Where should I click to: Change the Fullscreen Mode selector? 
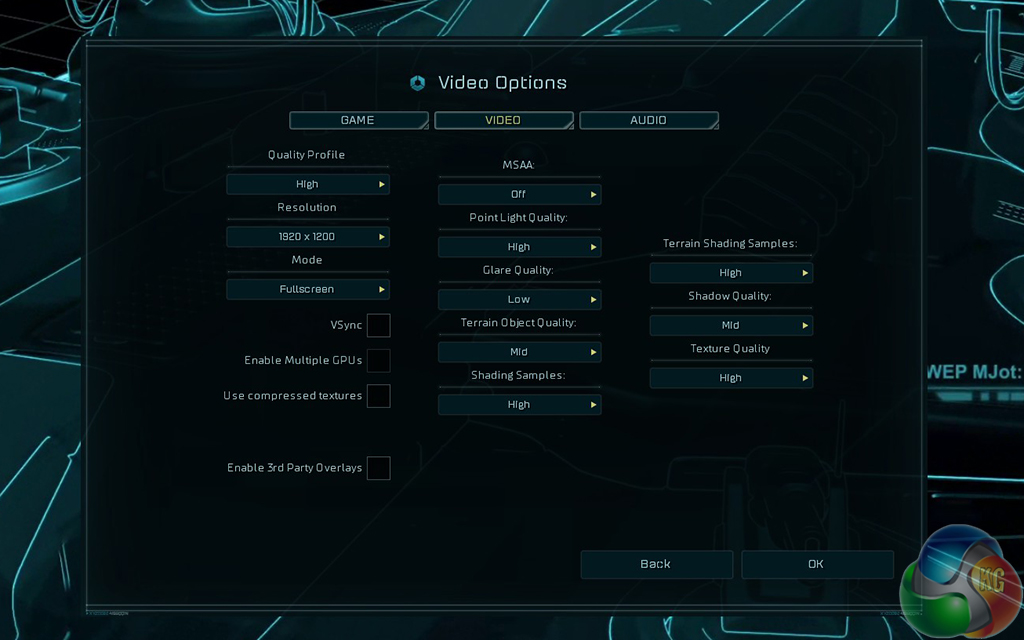tap(307, 289)
